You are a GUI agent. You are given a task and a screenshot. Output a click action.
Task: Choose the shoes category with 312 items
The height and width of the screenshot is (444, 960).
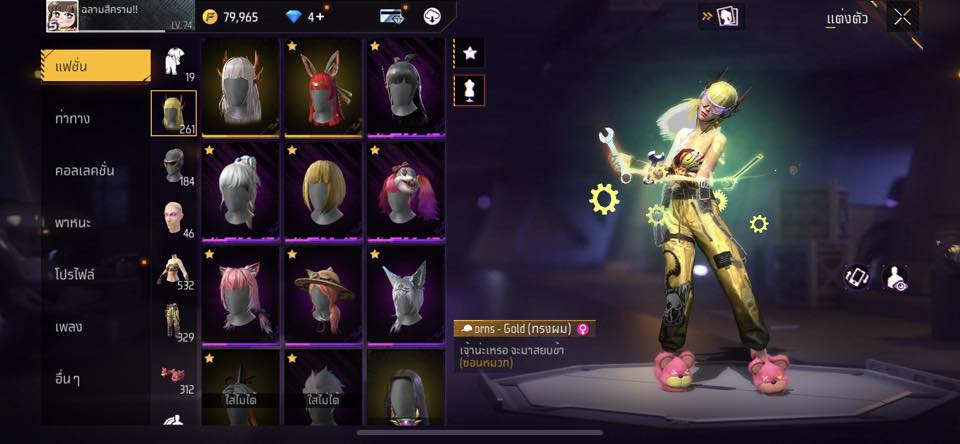click(174, 376)
